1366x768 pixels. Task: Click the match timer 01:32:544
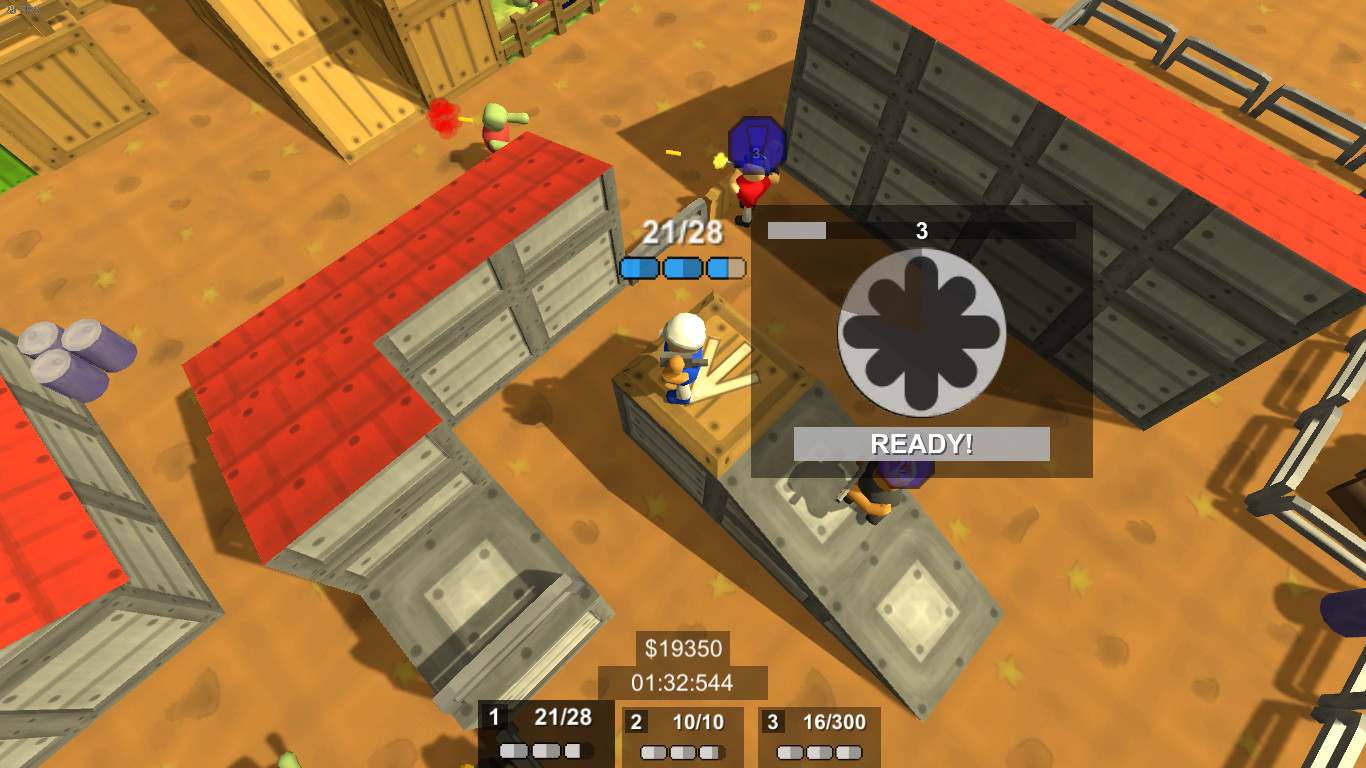click(x=682, y=683)
